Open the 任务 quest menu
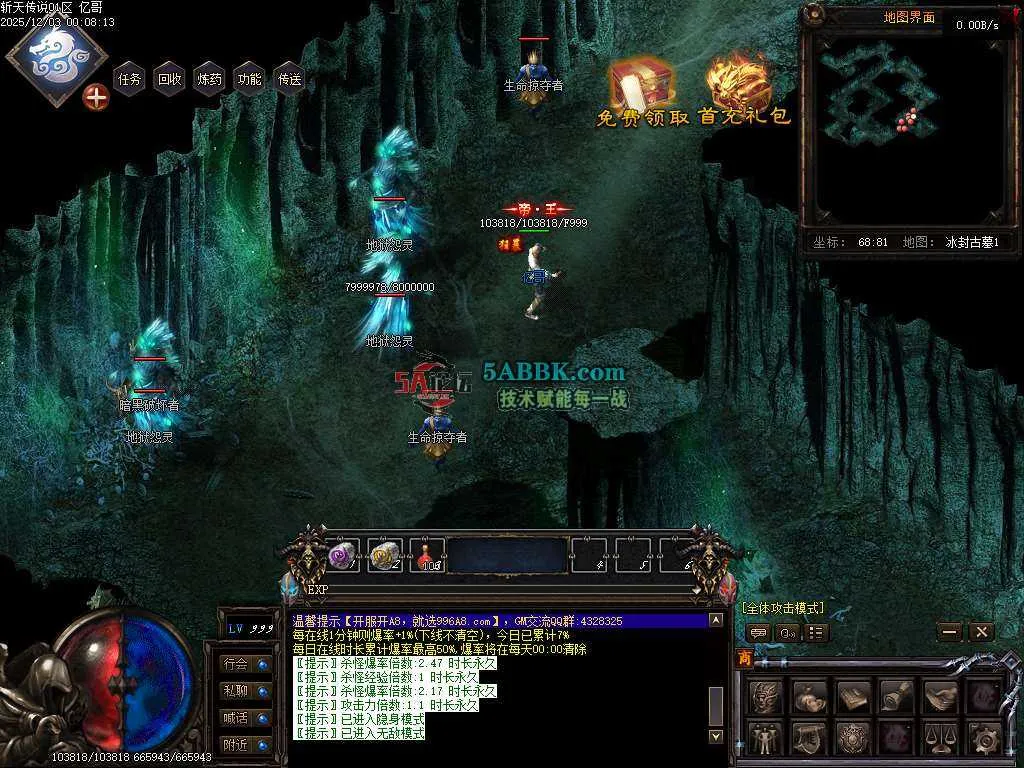The height and width of the screenshot is (768, 1024). point(130,79)
